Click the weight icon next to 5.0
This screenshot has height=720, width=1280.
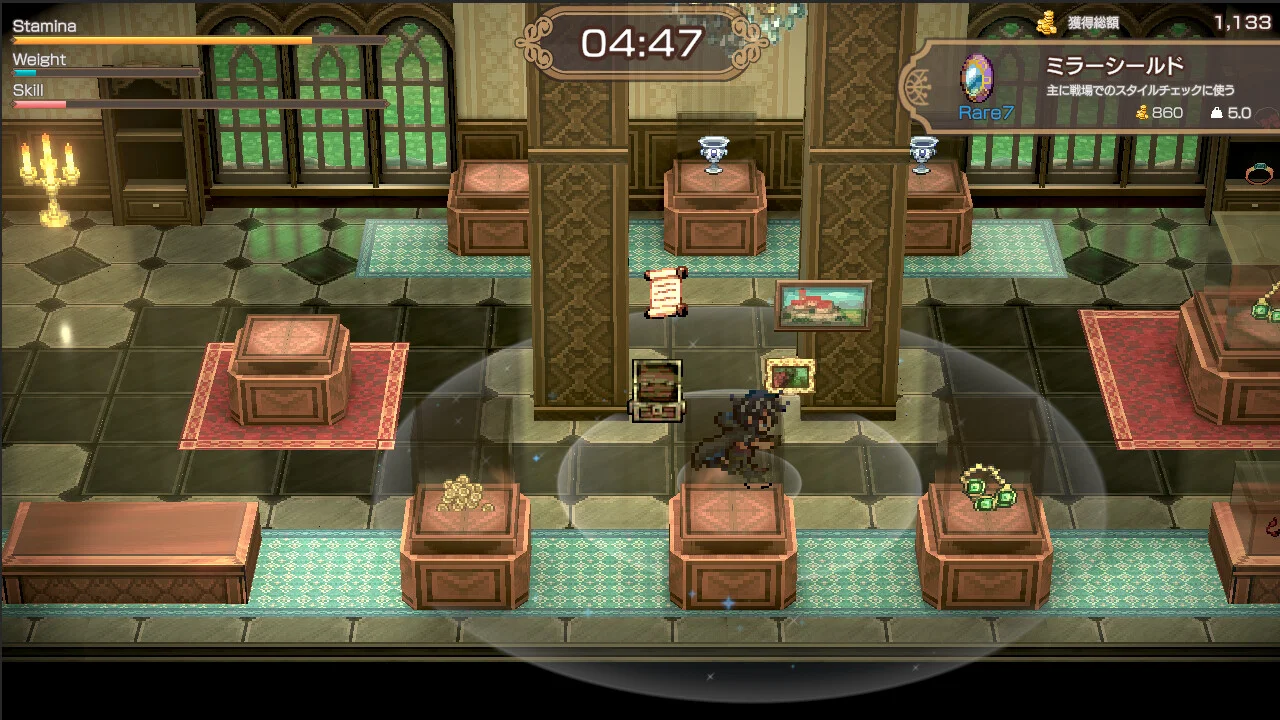pyautogui.click(x=1215, y=112)
